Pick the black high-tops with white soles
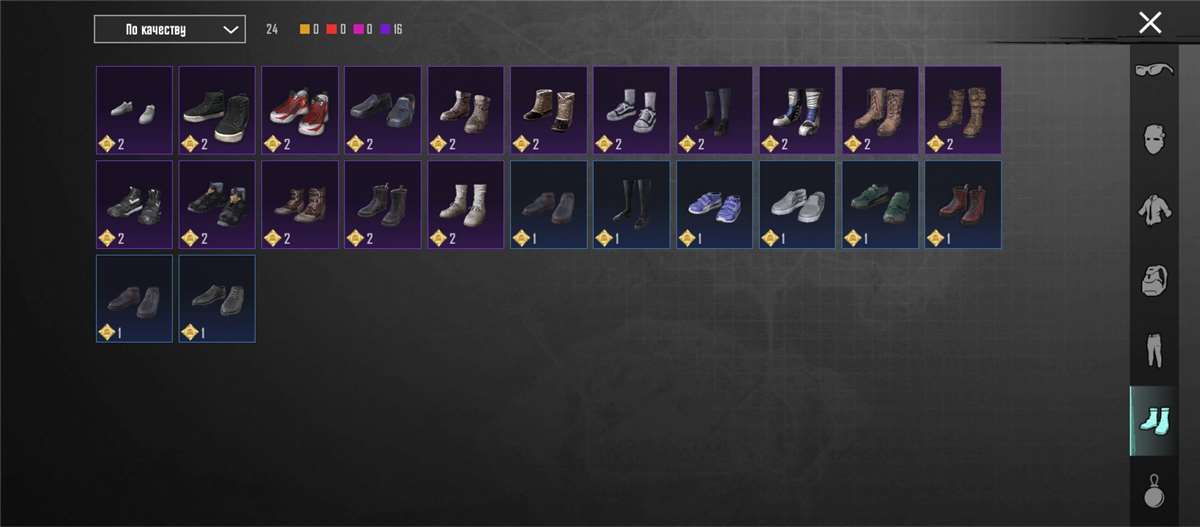Viewport: 1200px width, 527px height. (217, 110)
